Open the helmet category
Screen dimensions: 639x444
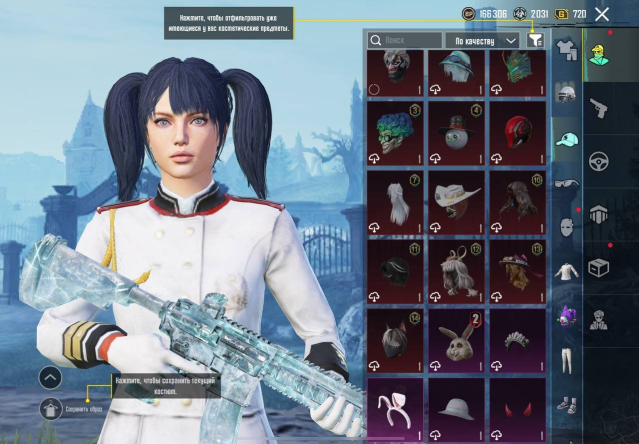pos(567,95)
